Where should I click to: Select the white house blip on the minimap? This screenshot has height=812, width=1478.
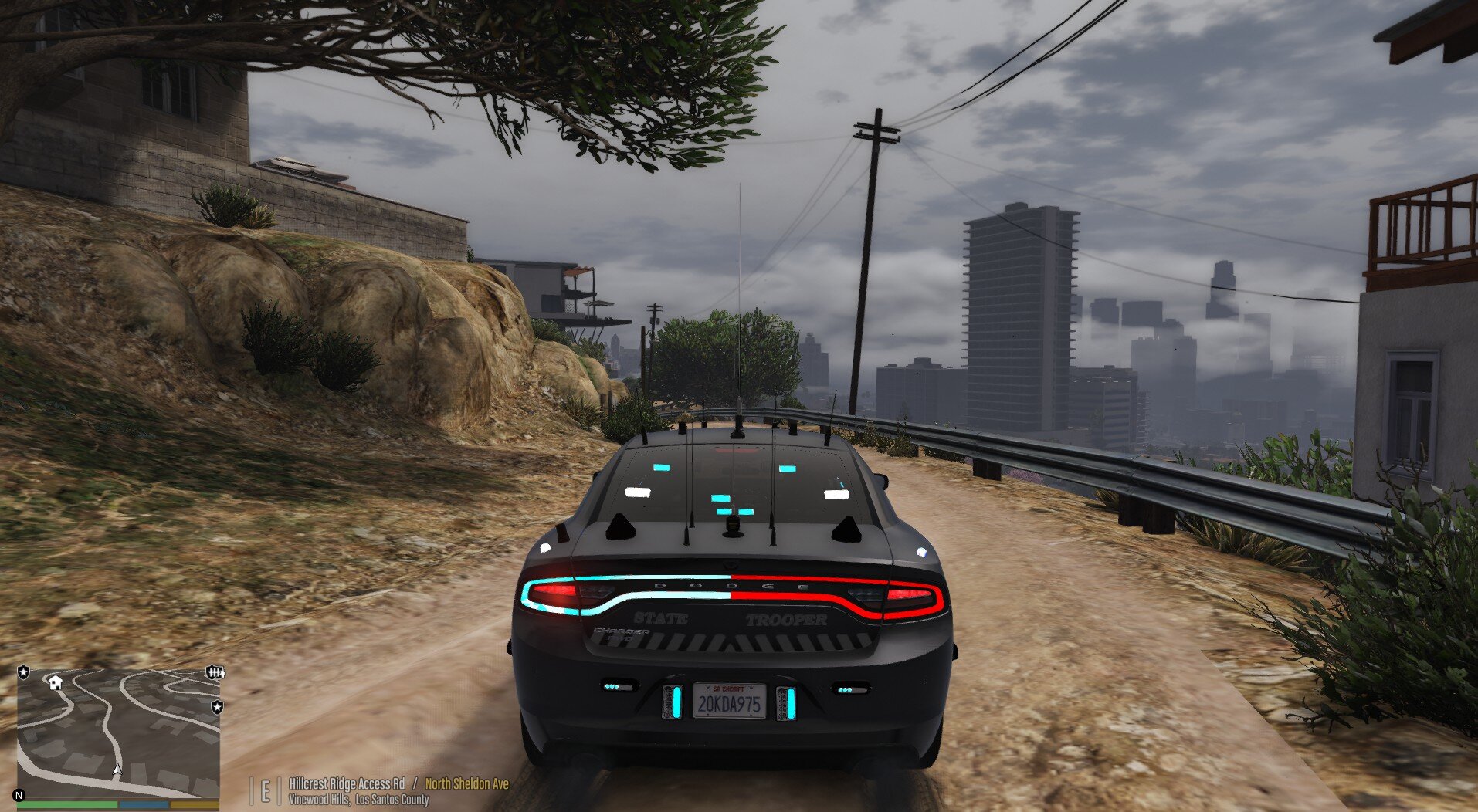coord(55,682)
